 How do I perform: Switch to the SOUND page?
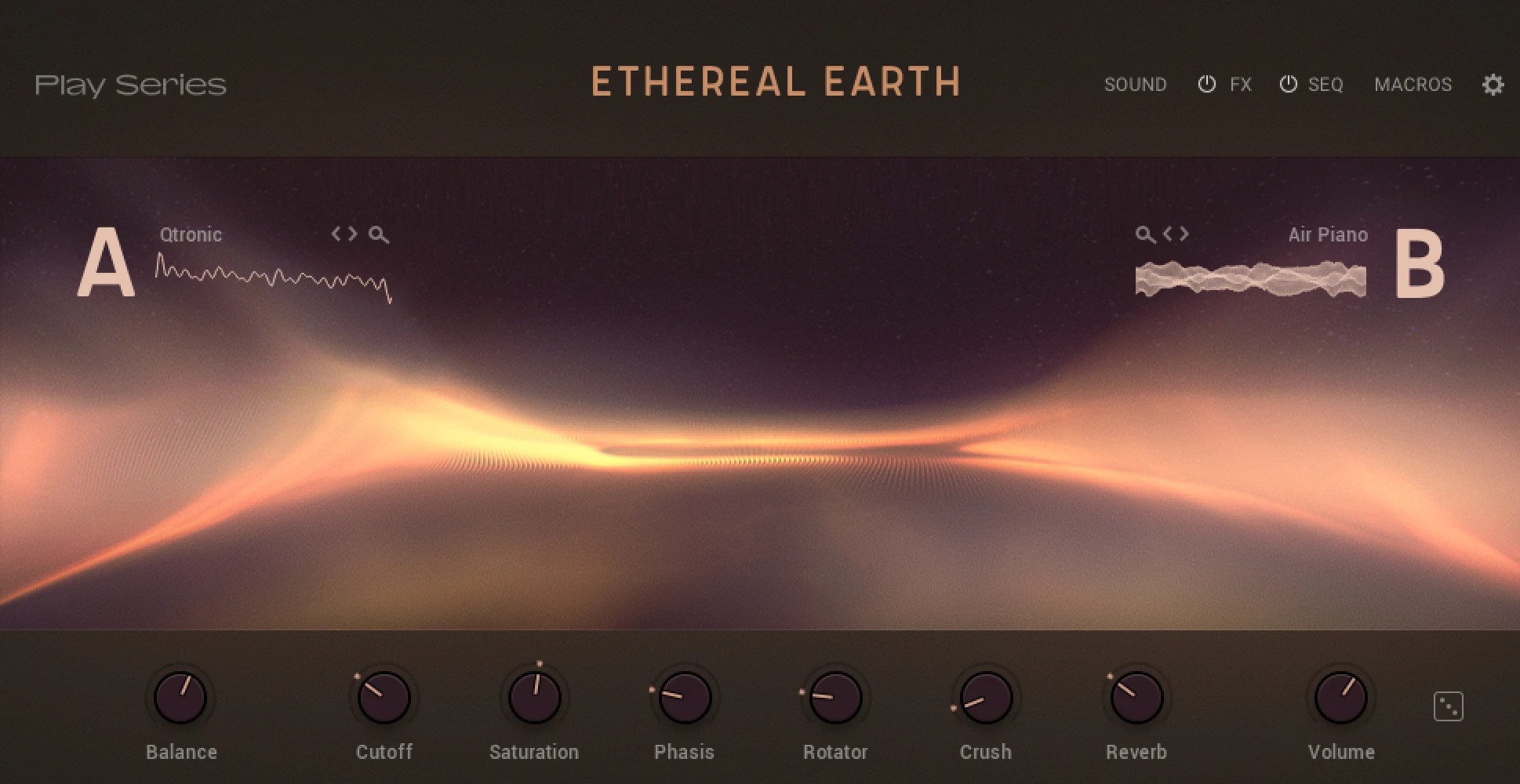tap(1136, 84)
